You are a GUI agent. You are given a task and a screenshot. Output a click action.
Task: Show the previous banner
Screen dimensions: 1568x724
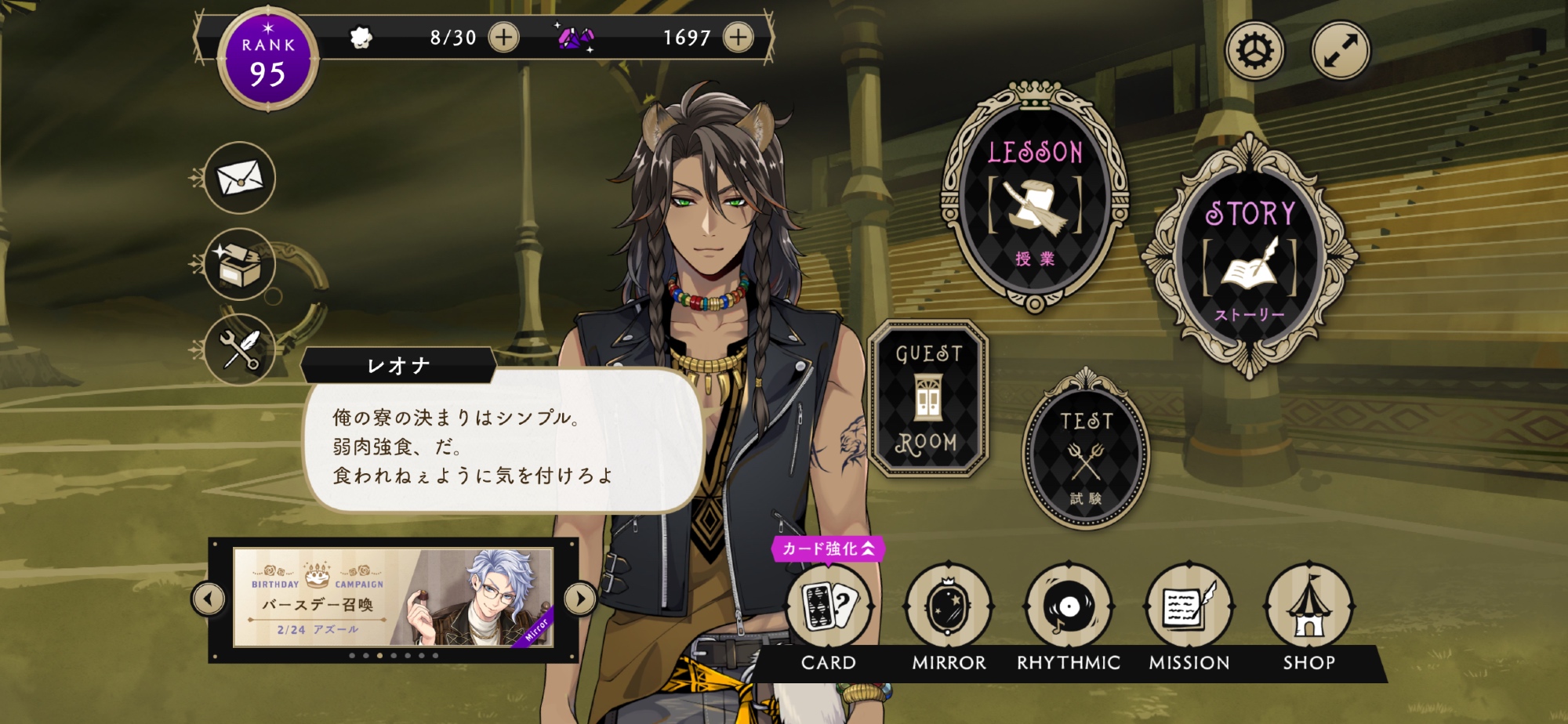[209, 599]
